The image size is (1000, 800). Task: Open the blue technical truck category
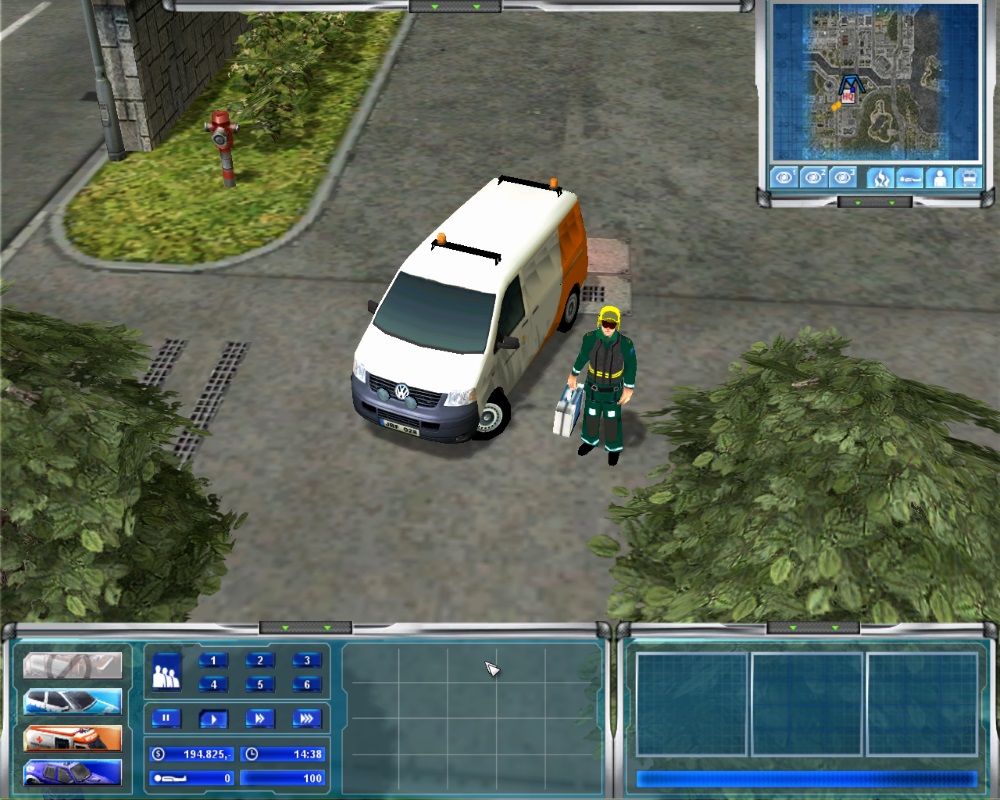tap(72, 772)
